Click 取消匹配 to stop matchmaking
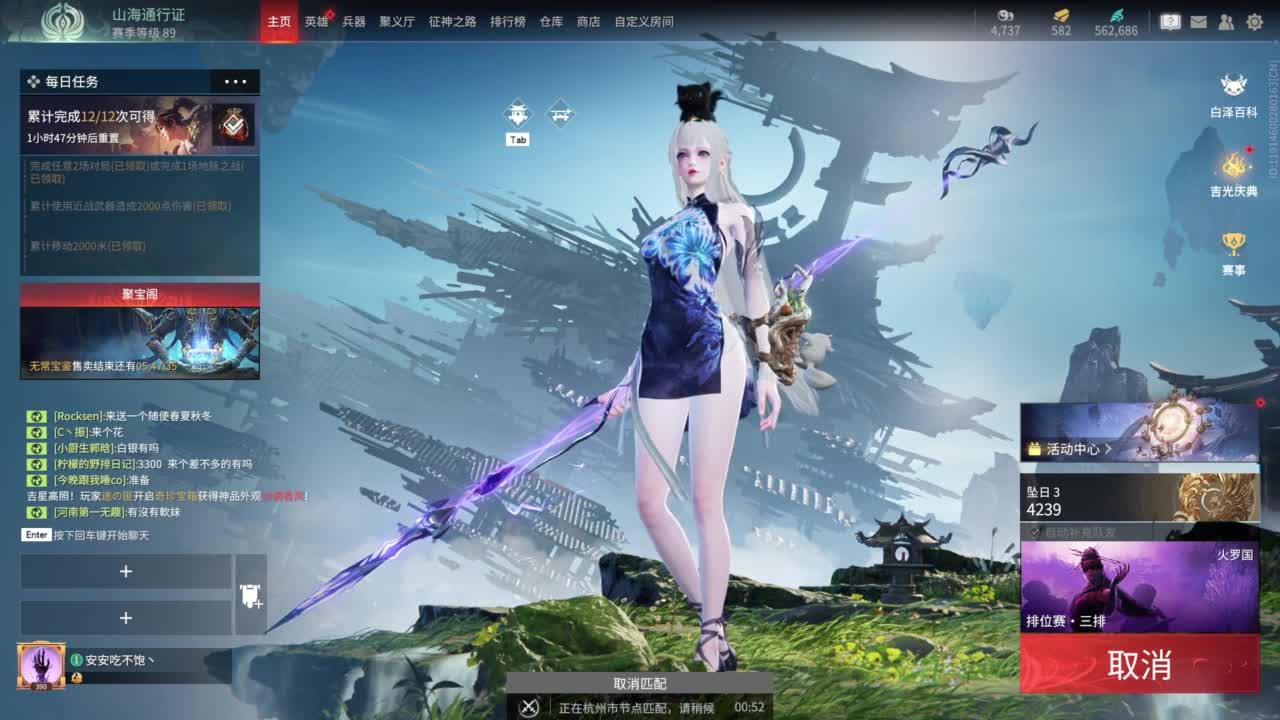Image resolution: width=1280 pixels, height=720 pixels. tap(638, 684)
